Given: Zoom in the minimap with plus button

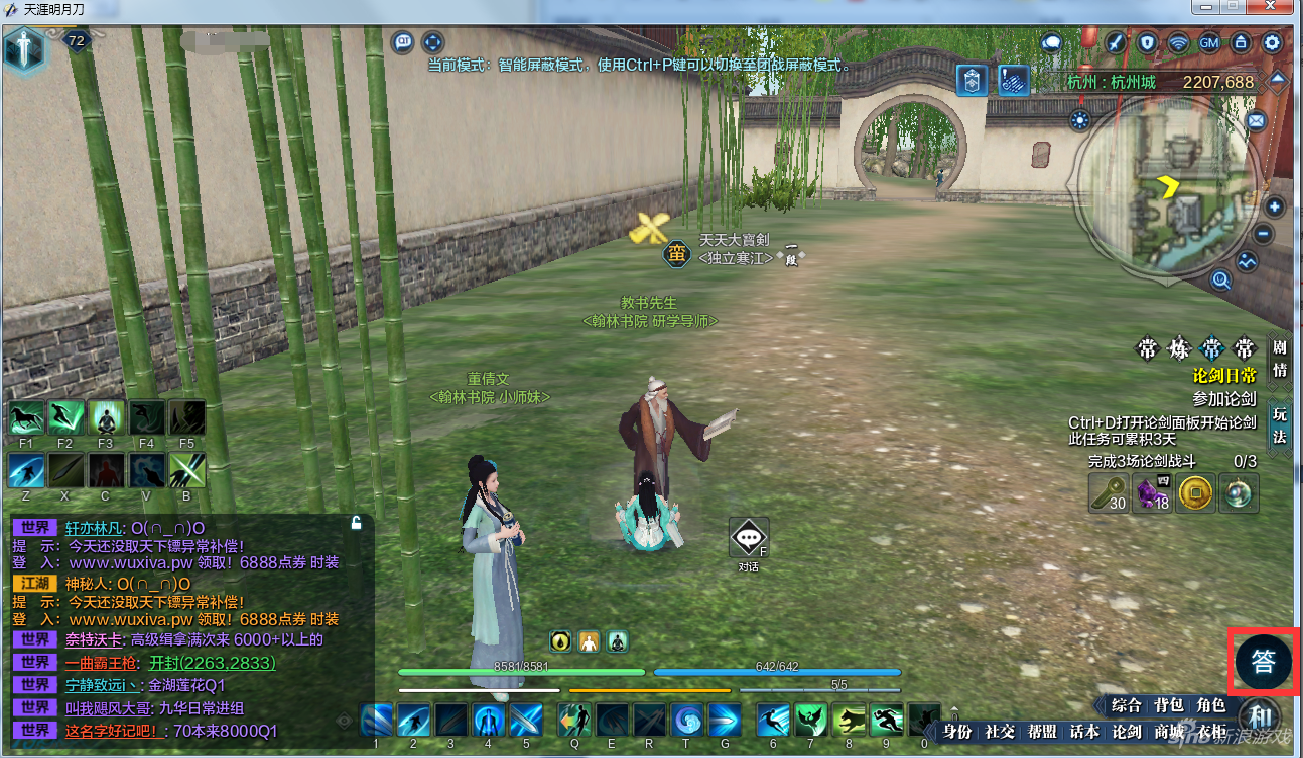Looking at the screenshot, I should coord(1275,207).
